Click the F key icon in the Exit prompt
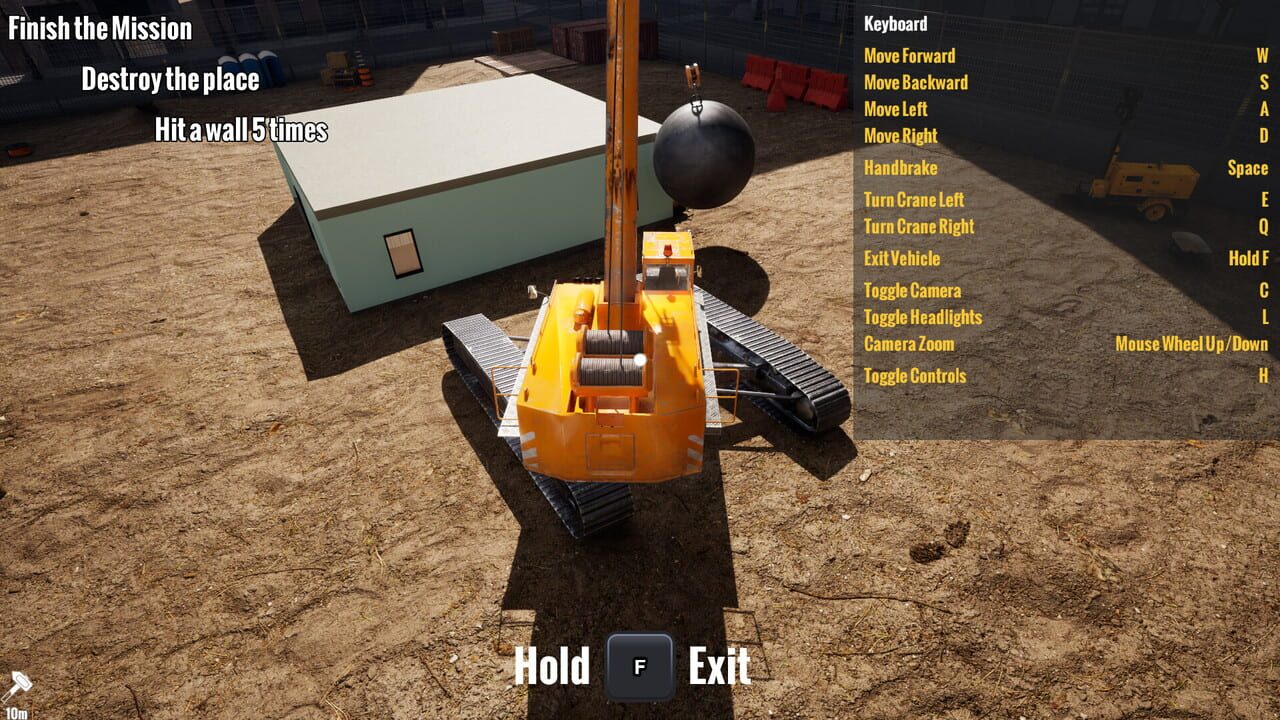The width and height of the screenshot is (1280, 720). click(x=639, y=662)
